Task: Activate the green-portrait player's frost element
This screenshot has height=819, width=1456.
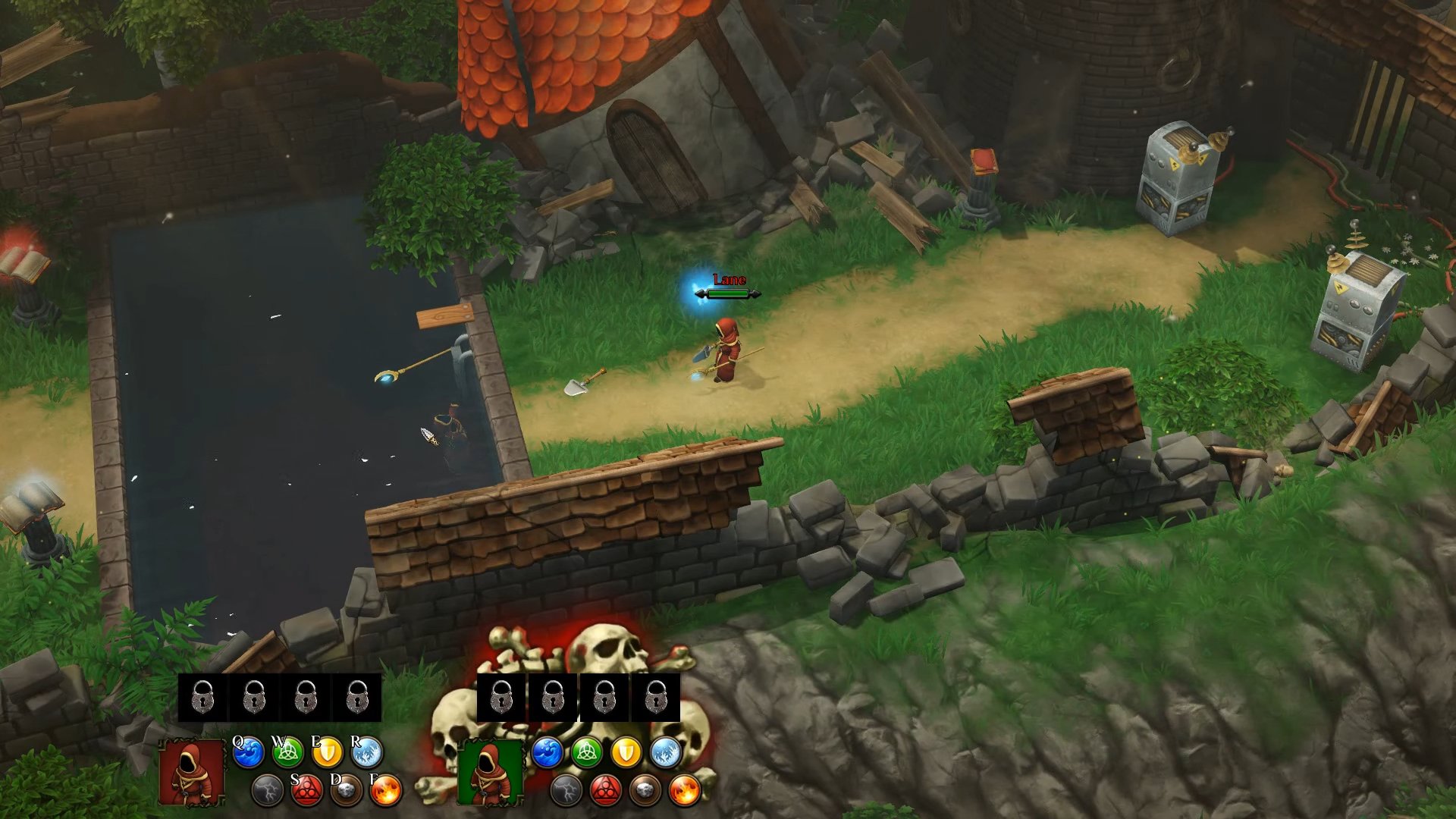Action: 666,753
